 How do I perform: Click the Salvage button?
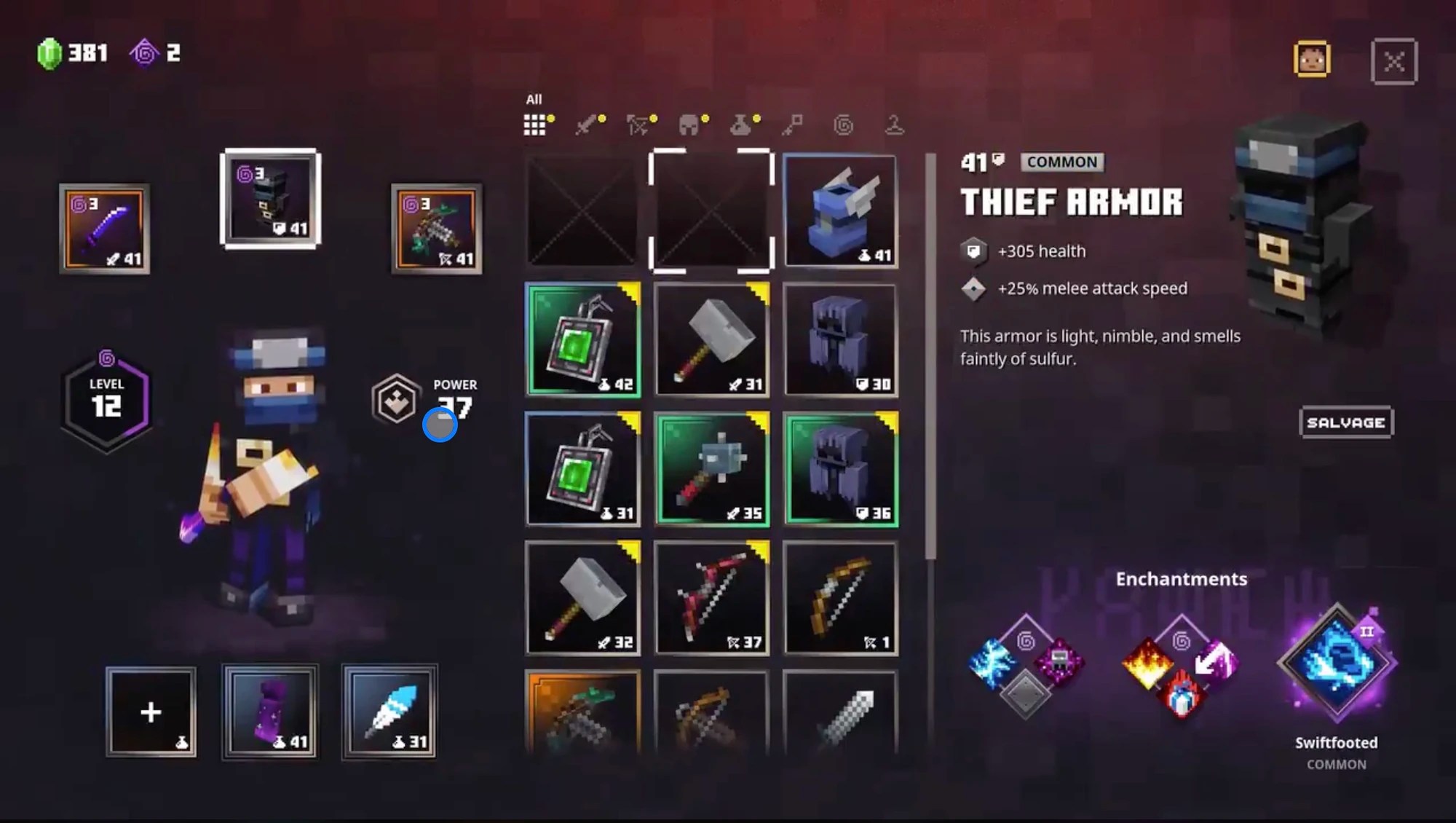pyautogui.click(x=1346, y=422)
